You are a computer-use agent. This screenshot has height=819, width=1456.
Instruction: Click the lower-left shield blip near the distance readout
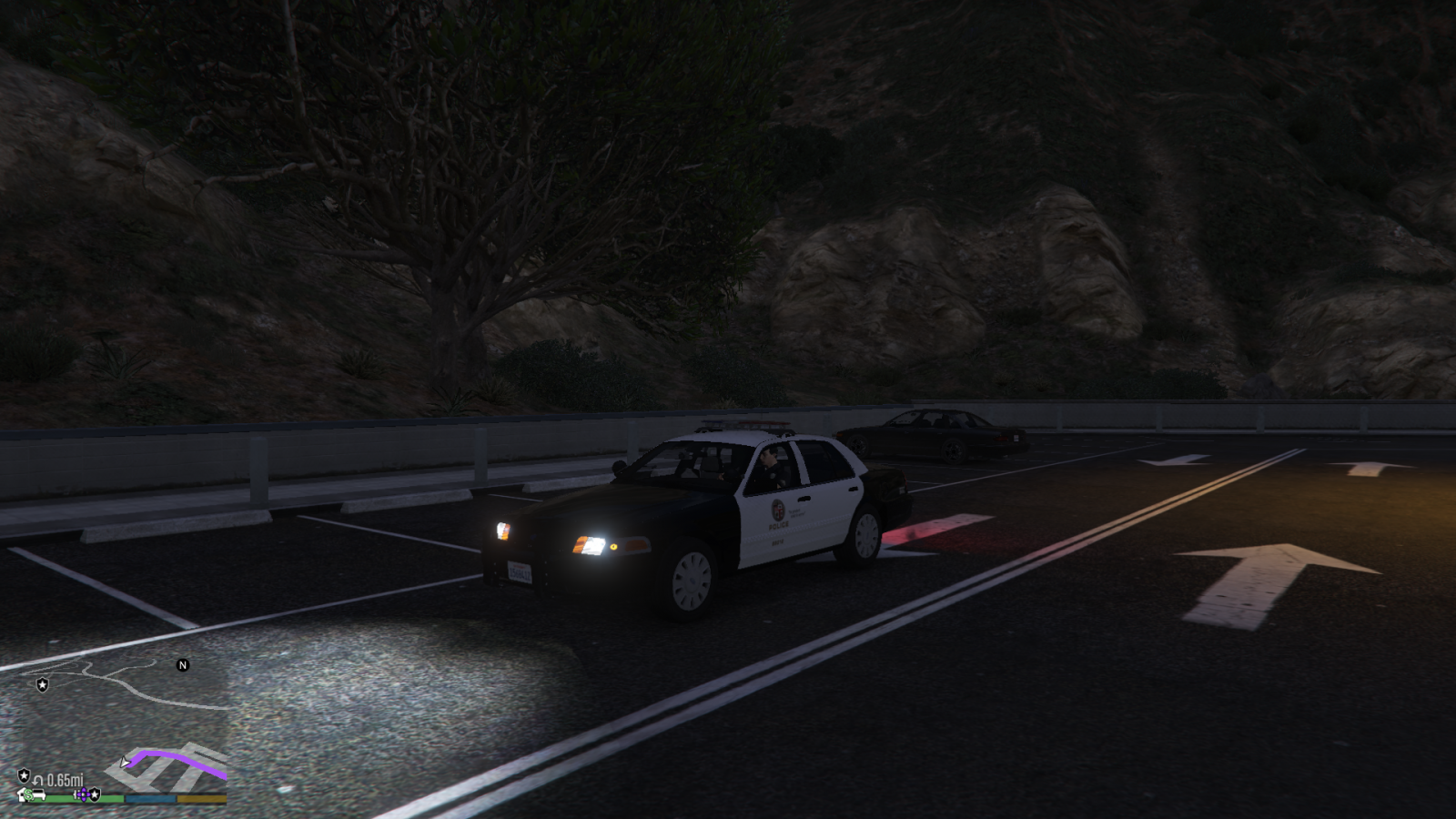pos(24,775)
